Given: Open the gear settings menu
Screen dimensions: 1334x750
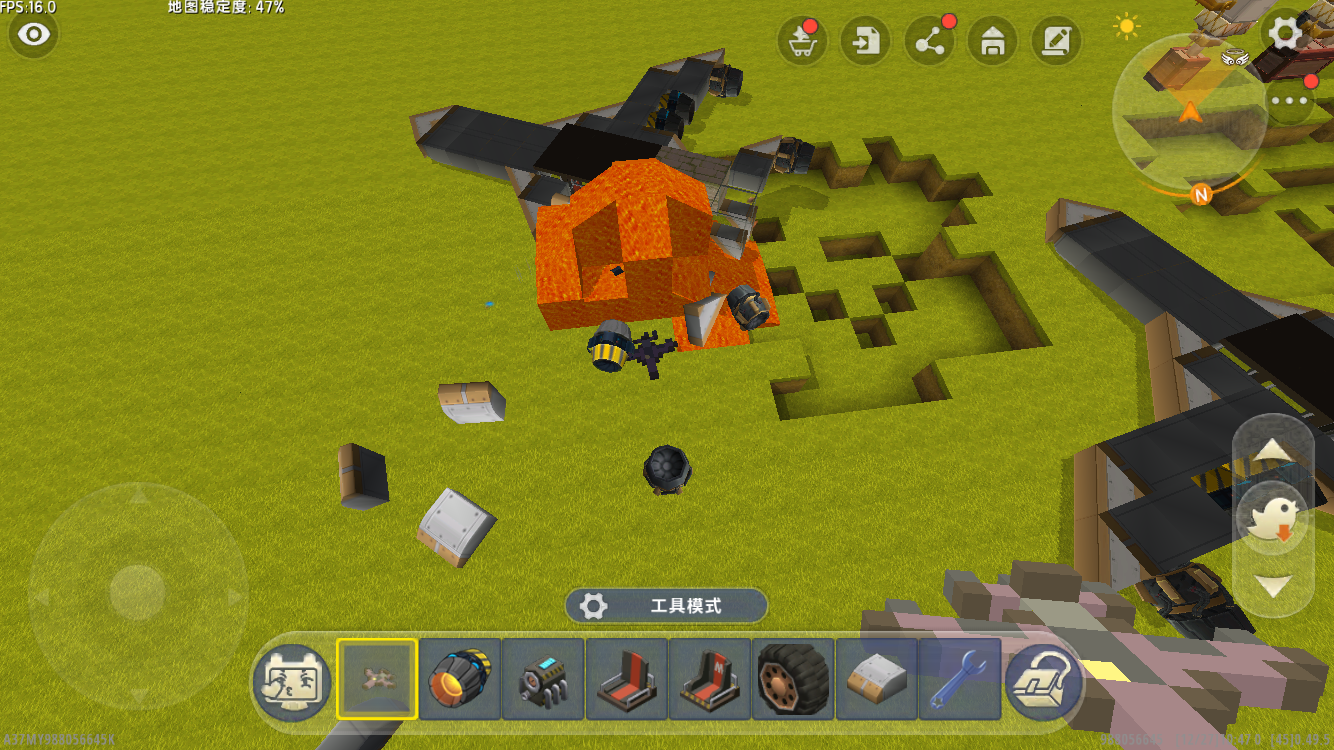Looking at the screenshot, I should (1285, 34).
